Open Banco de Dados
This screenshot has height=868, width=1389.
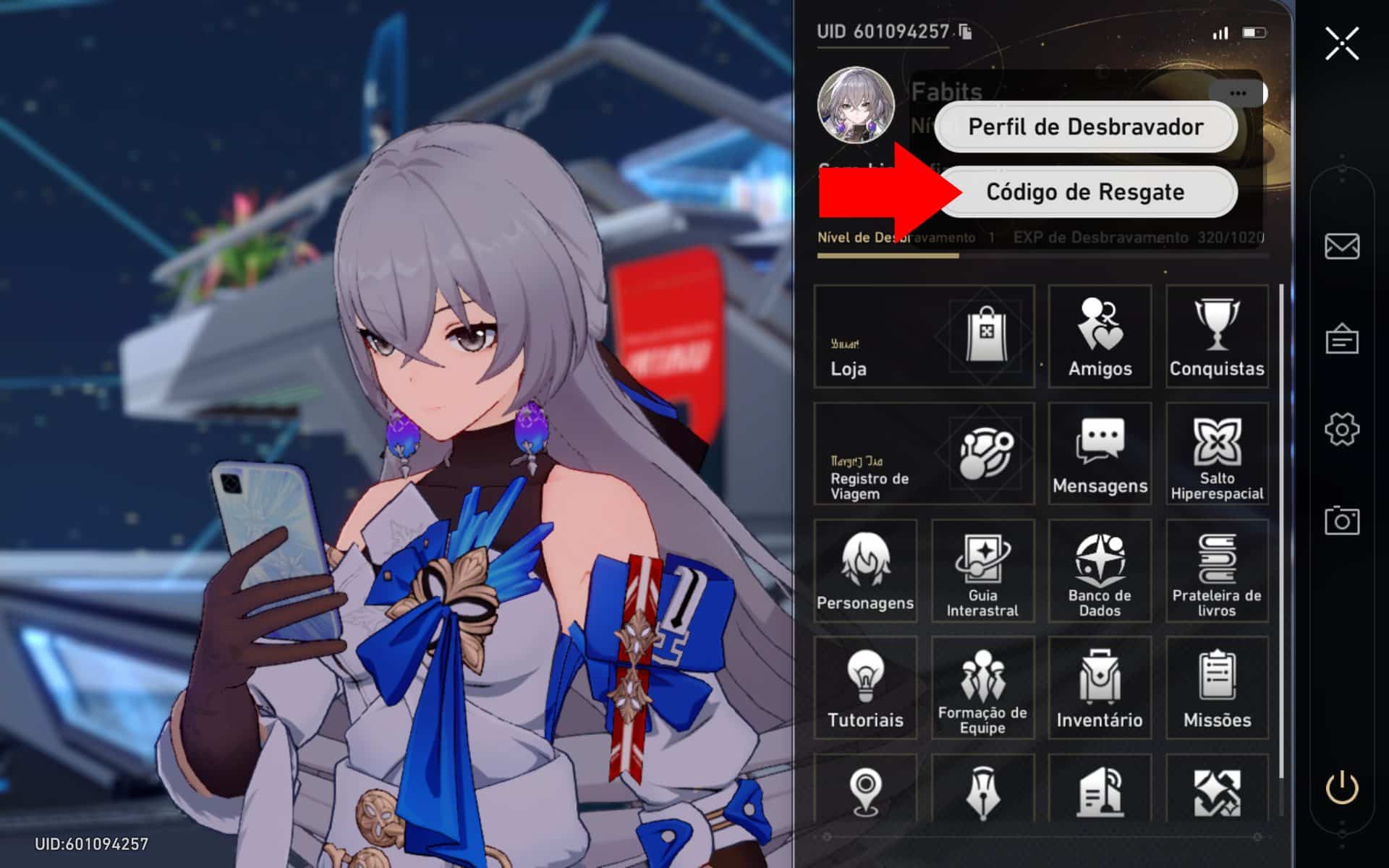[x=1100, y=571]
